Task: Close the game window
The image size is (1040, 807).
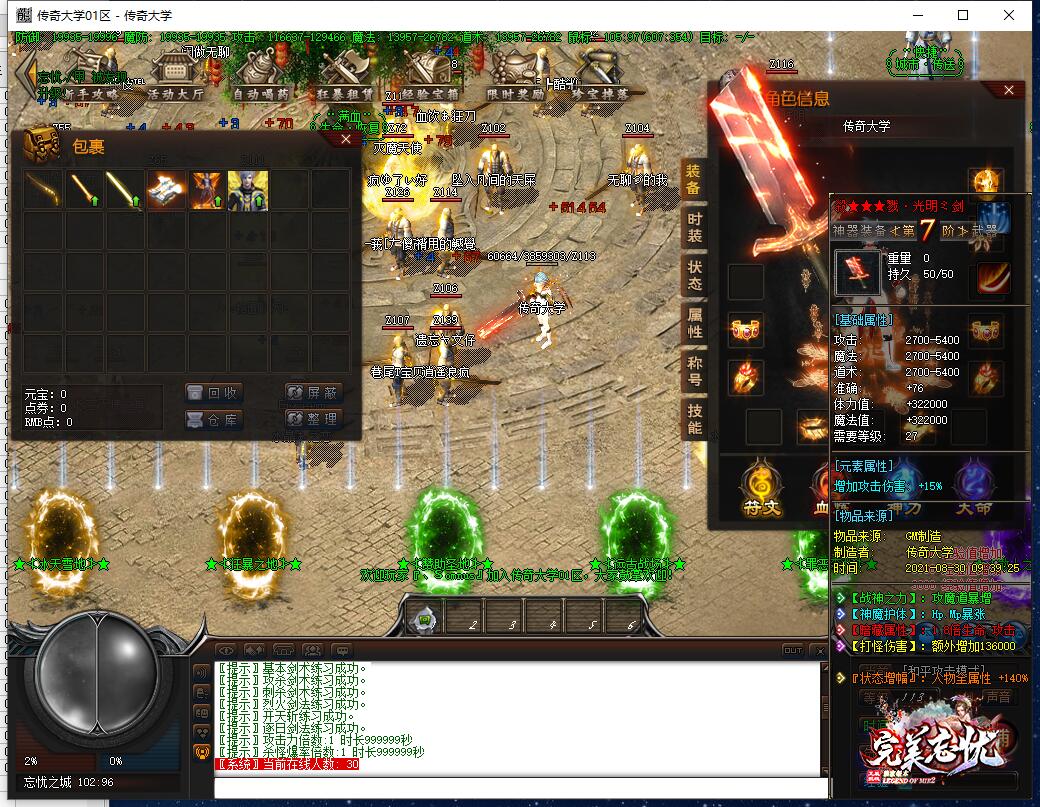Action: tap(1009, 15)
